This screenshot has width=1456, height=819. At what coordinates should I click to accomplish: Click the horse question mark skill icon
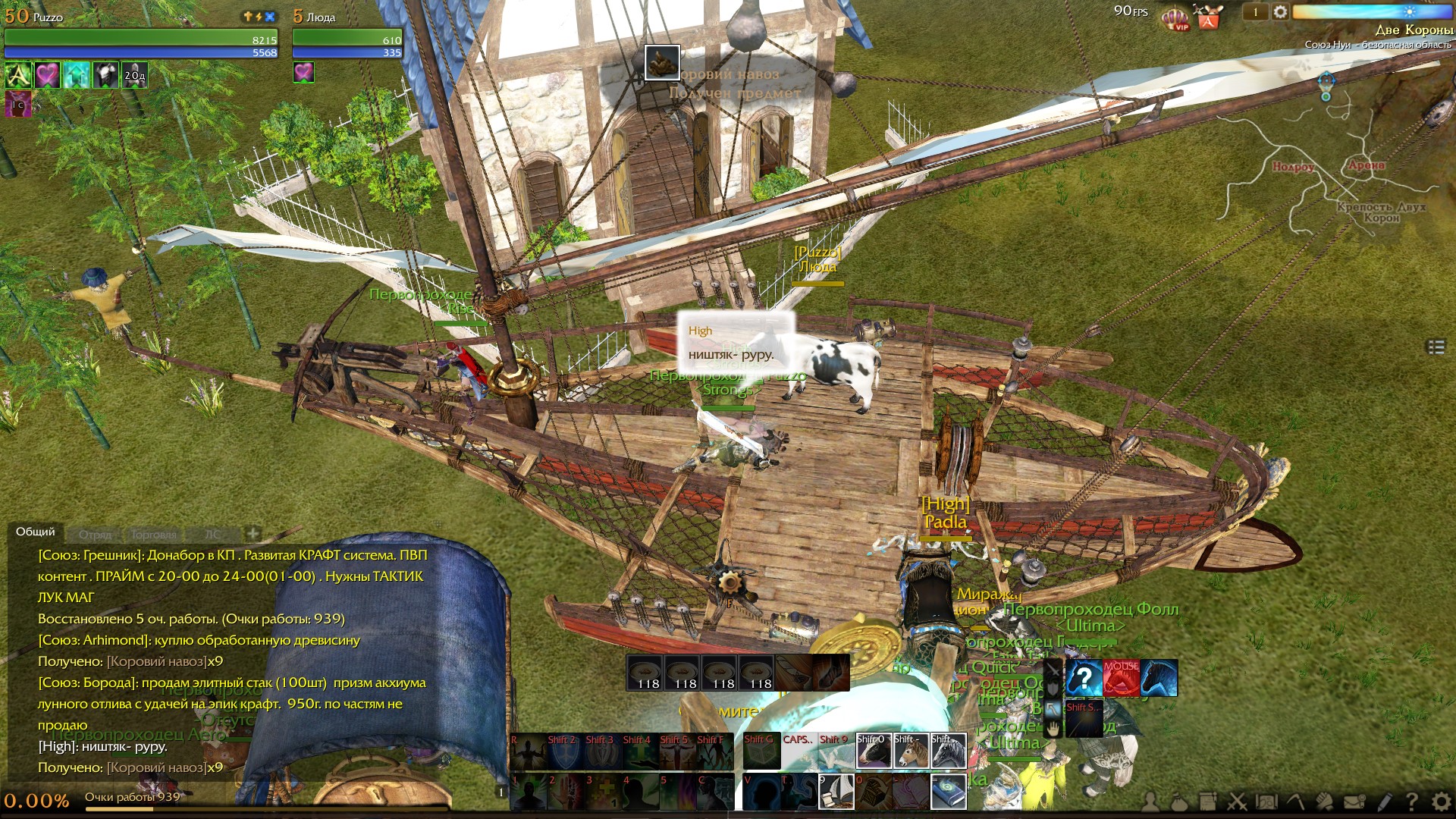[x=1084, y=678]
